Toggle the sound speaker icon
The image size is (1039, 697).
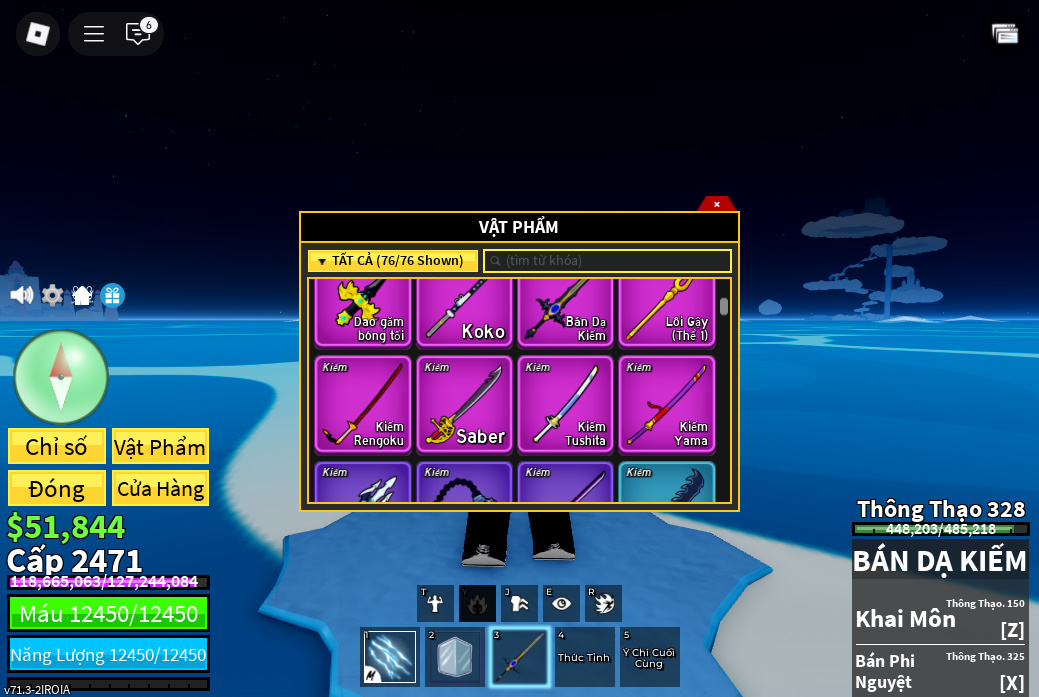21,295
